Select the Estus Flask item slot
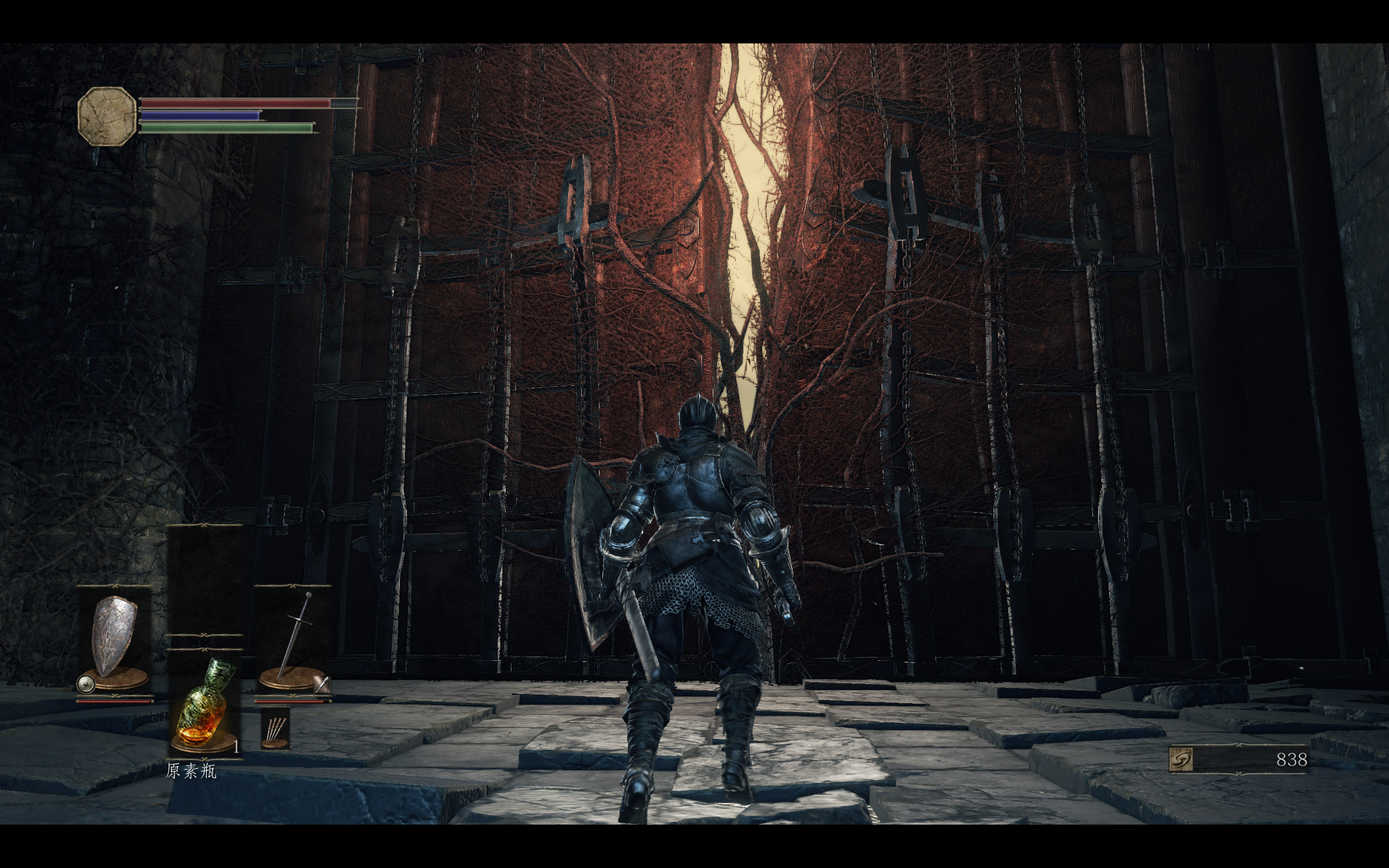1389x868 pixels. coord(205,706)
